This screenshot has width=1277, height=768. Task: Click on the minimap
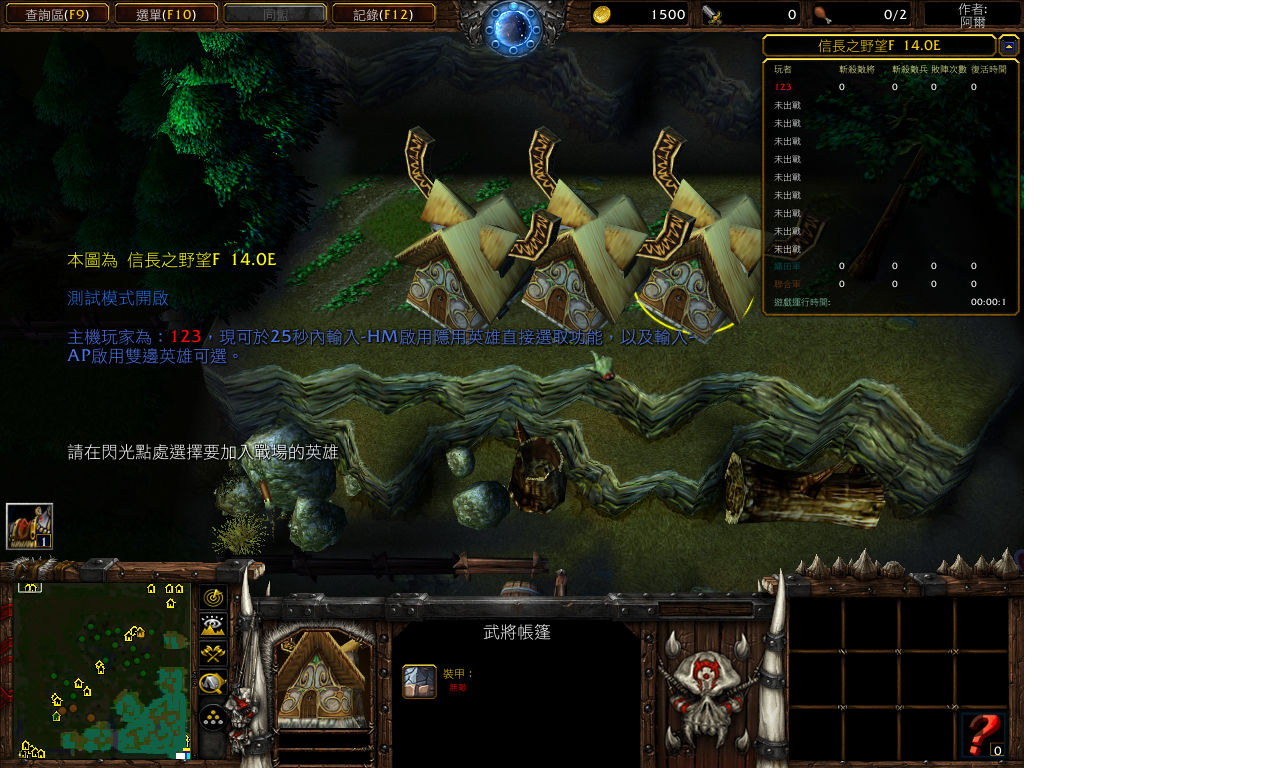click(x=100, y=670)
